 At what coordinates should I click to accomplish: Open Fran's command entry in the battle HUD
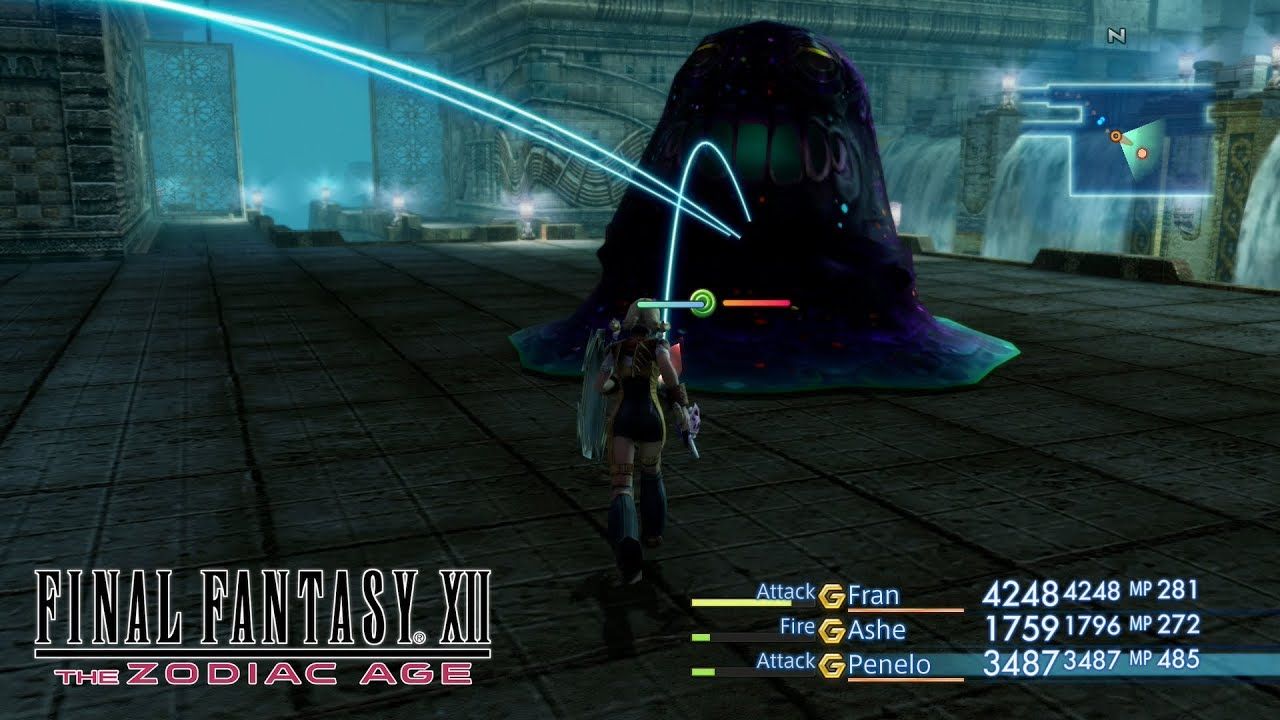[787, 592]
